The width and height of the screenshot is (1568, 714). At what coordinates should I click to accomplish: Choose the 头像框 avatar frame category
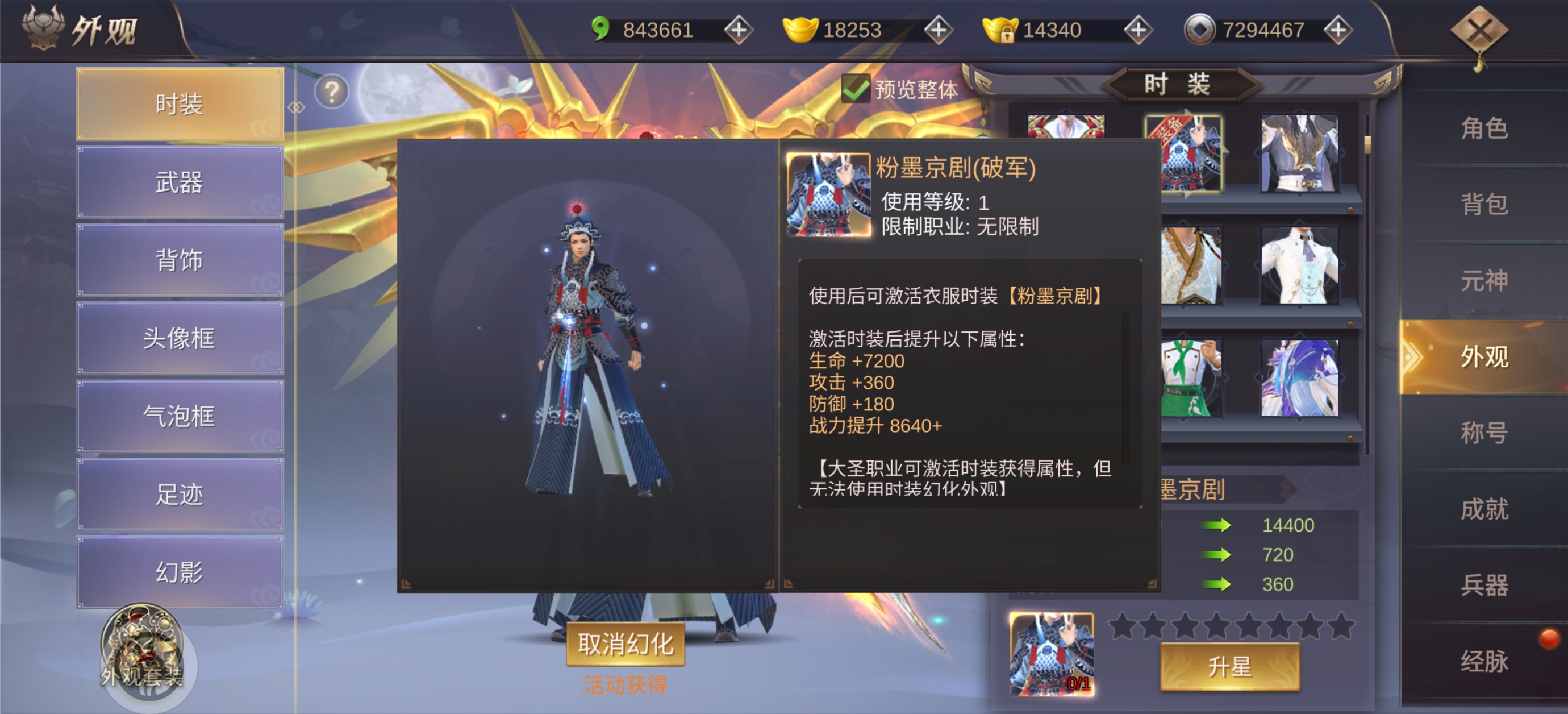(x=180, y=338)
